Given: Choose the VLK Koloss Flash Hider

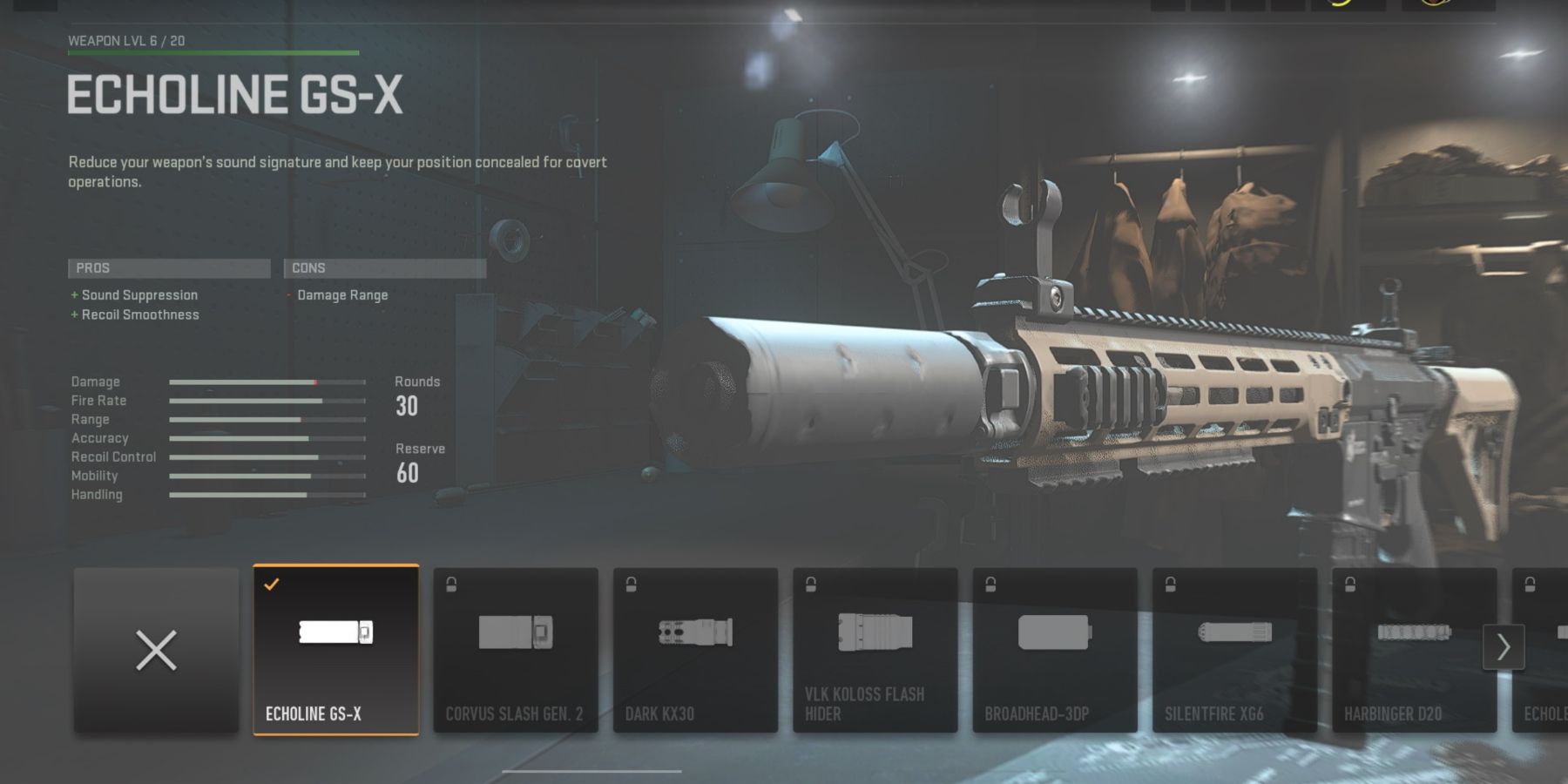Looking at the screenshot, I should 876,645.
